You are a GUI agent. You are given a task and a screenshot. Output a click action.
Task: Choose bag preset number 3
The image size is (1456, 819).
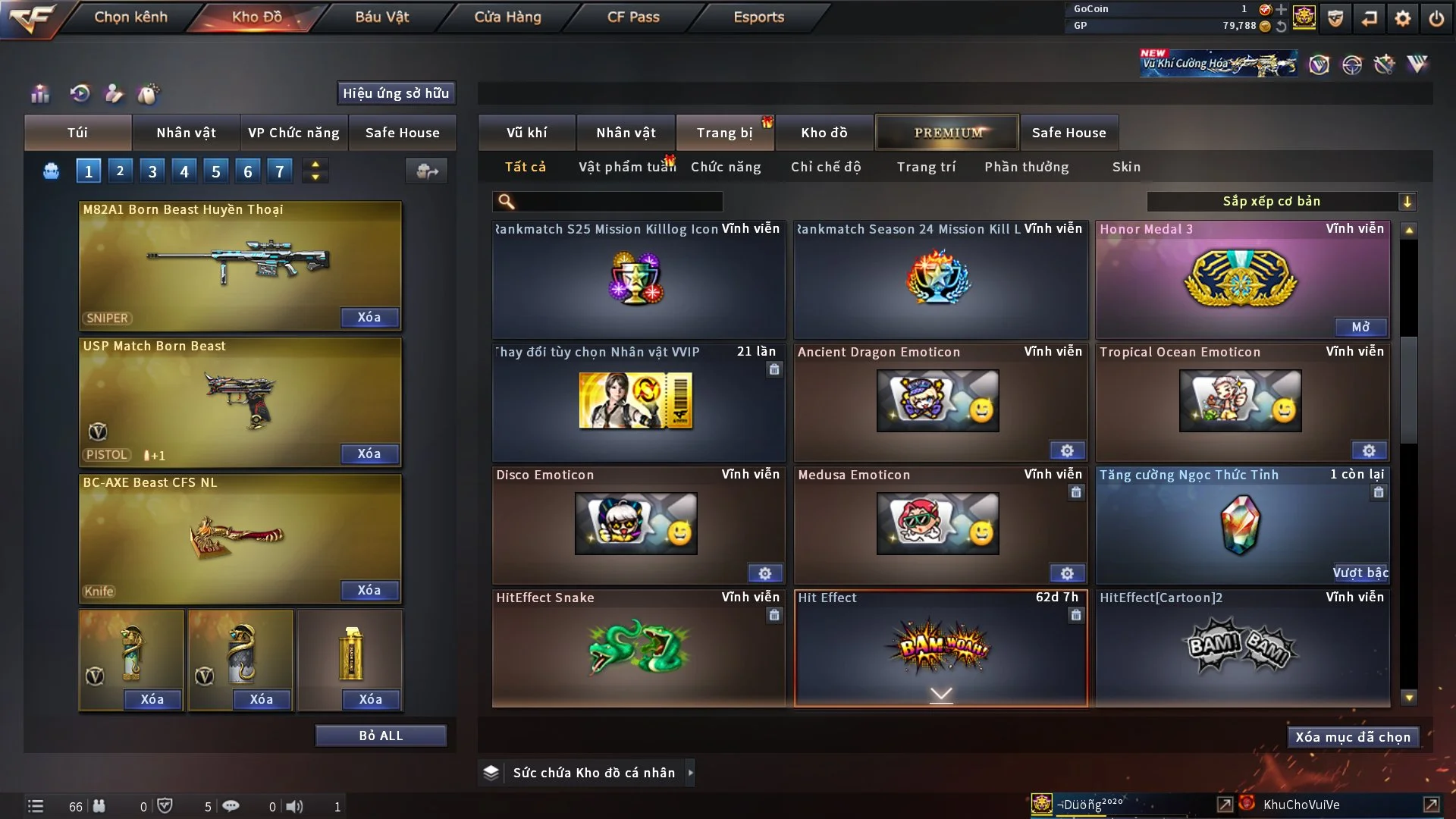152,171
